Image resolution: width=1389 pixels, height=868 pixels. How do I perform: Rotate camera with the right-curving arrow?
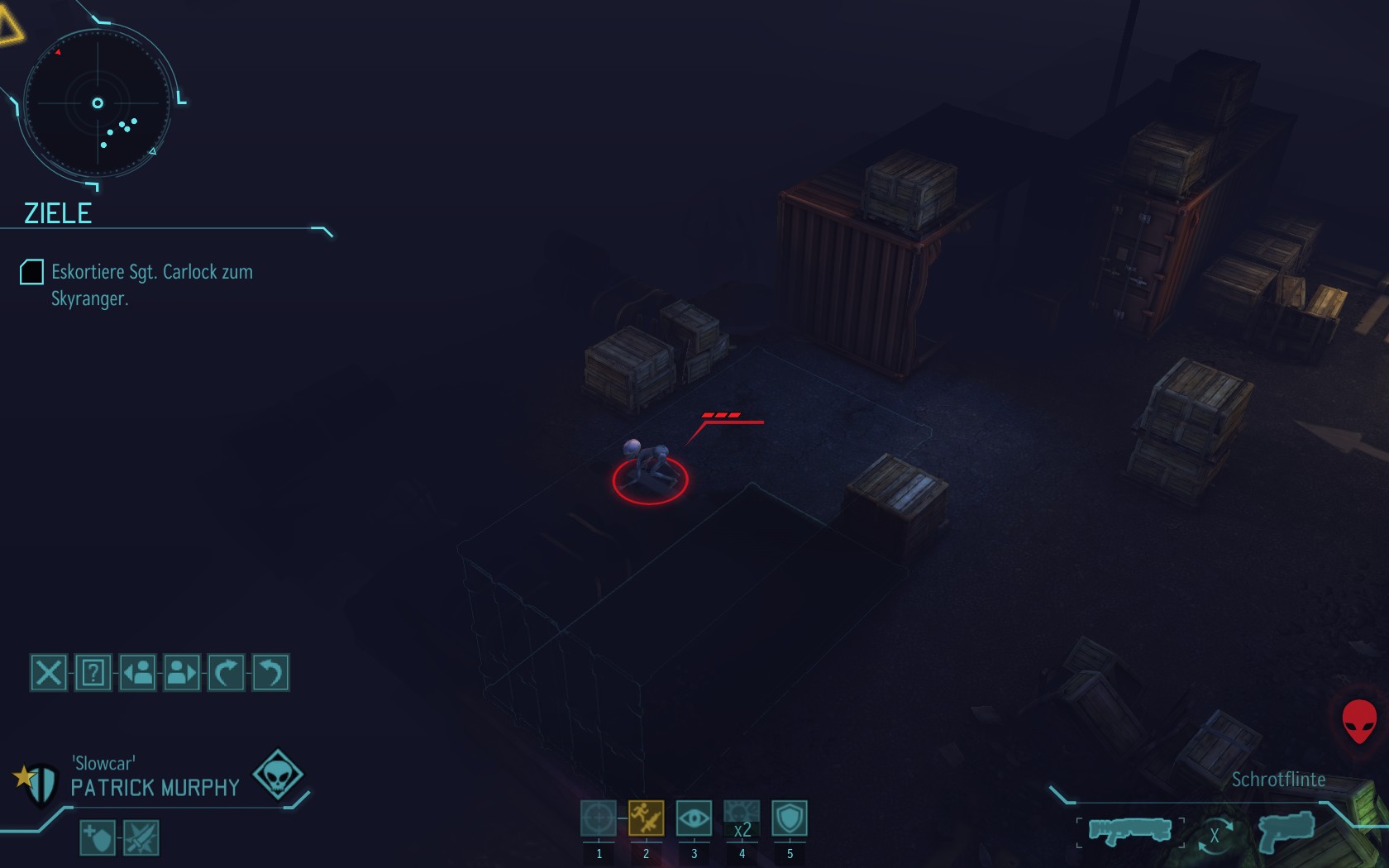227,673
